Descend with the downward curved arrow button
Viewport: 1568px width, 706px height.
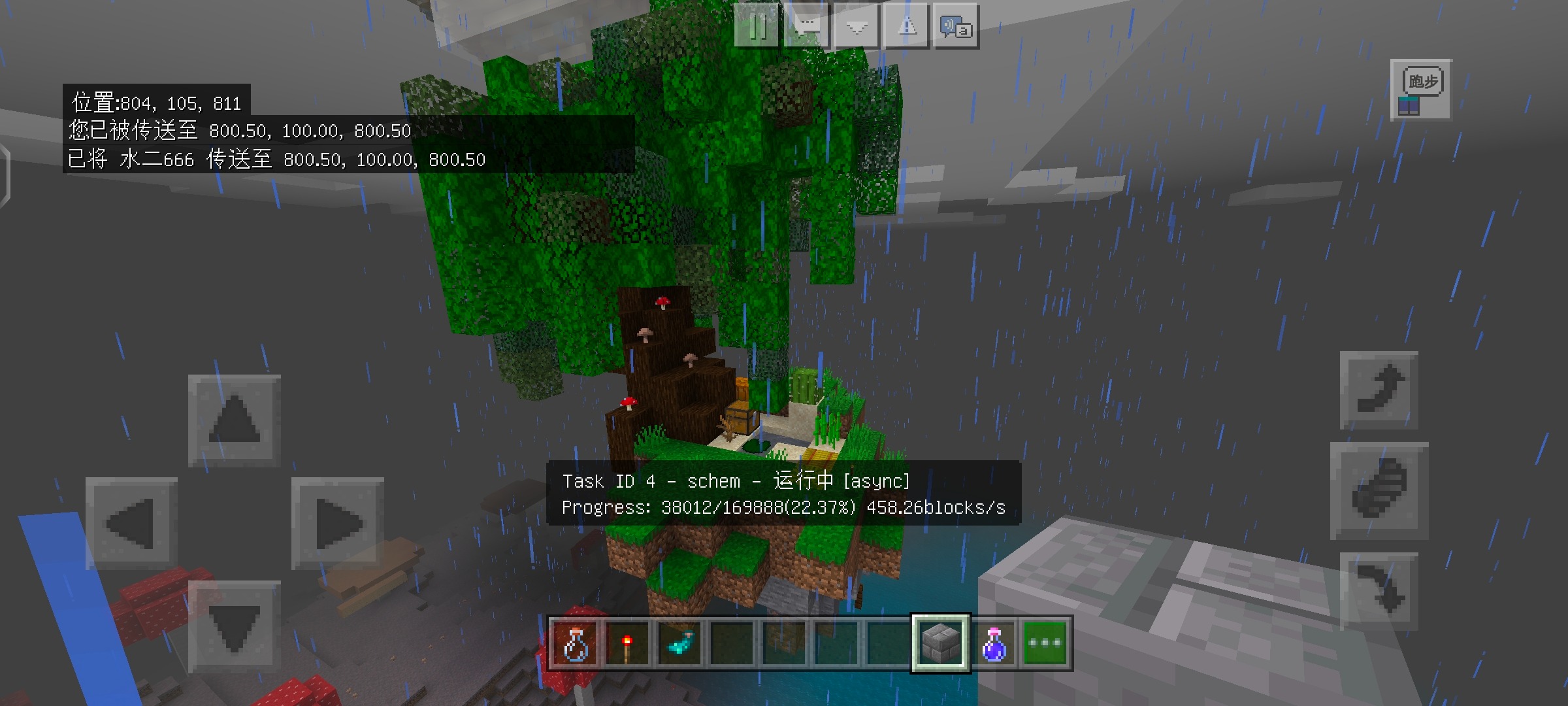(x=1379, y=590)
